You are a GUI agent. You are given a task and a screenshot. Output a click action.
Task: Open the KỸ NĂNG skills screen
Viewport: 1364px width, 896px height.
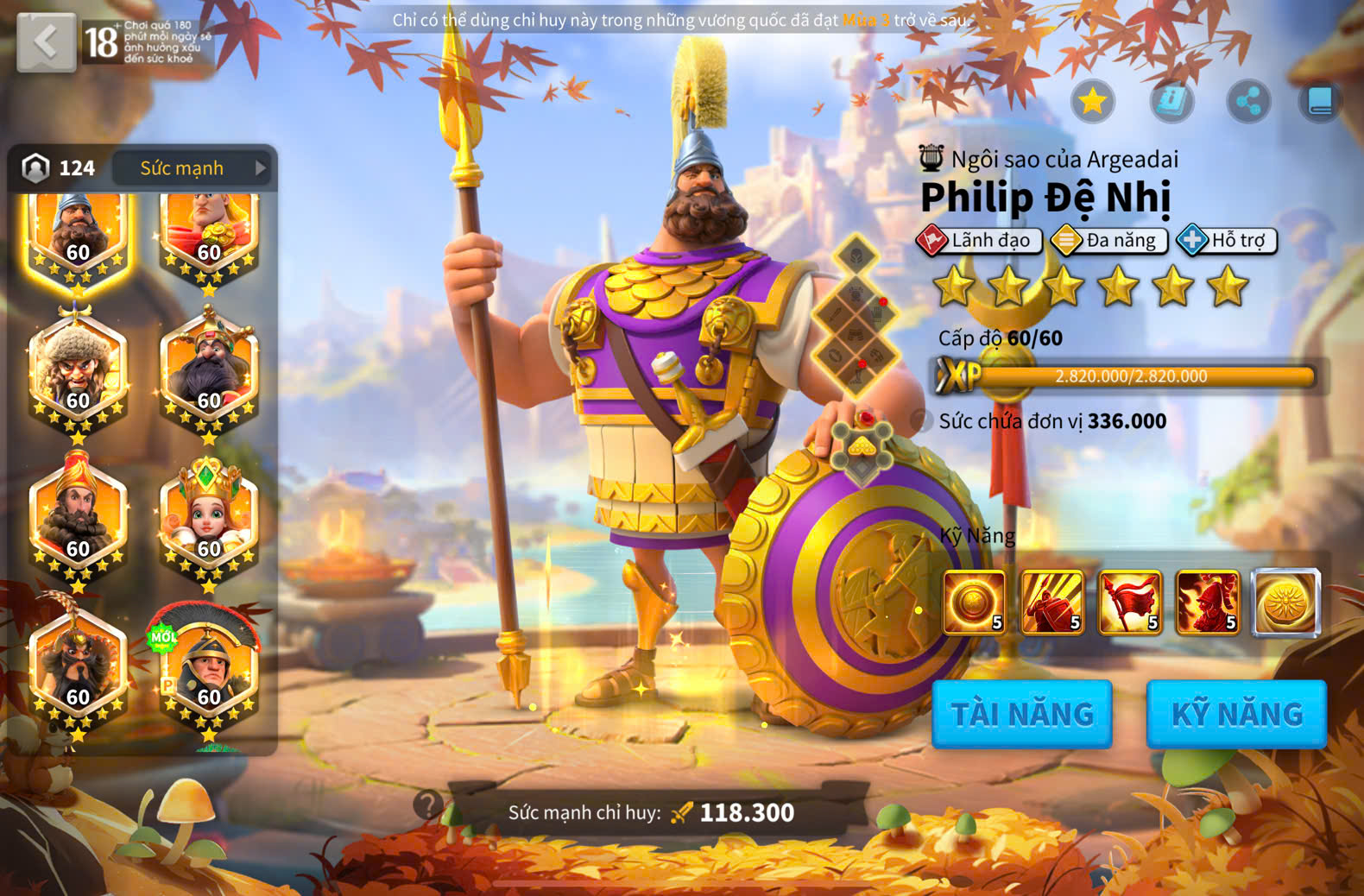[1235, 714]
